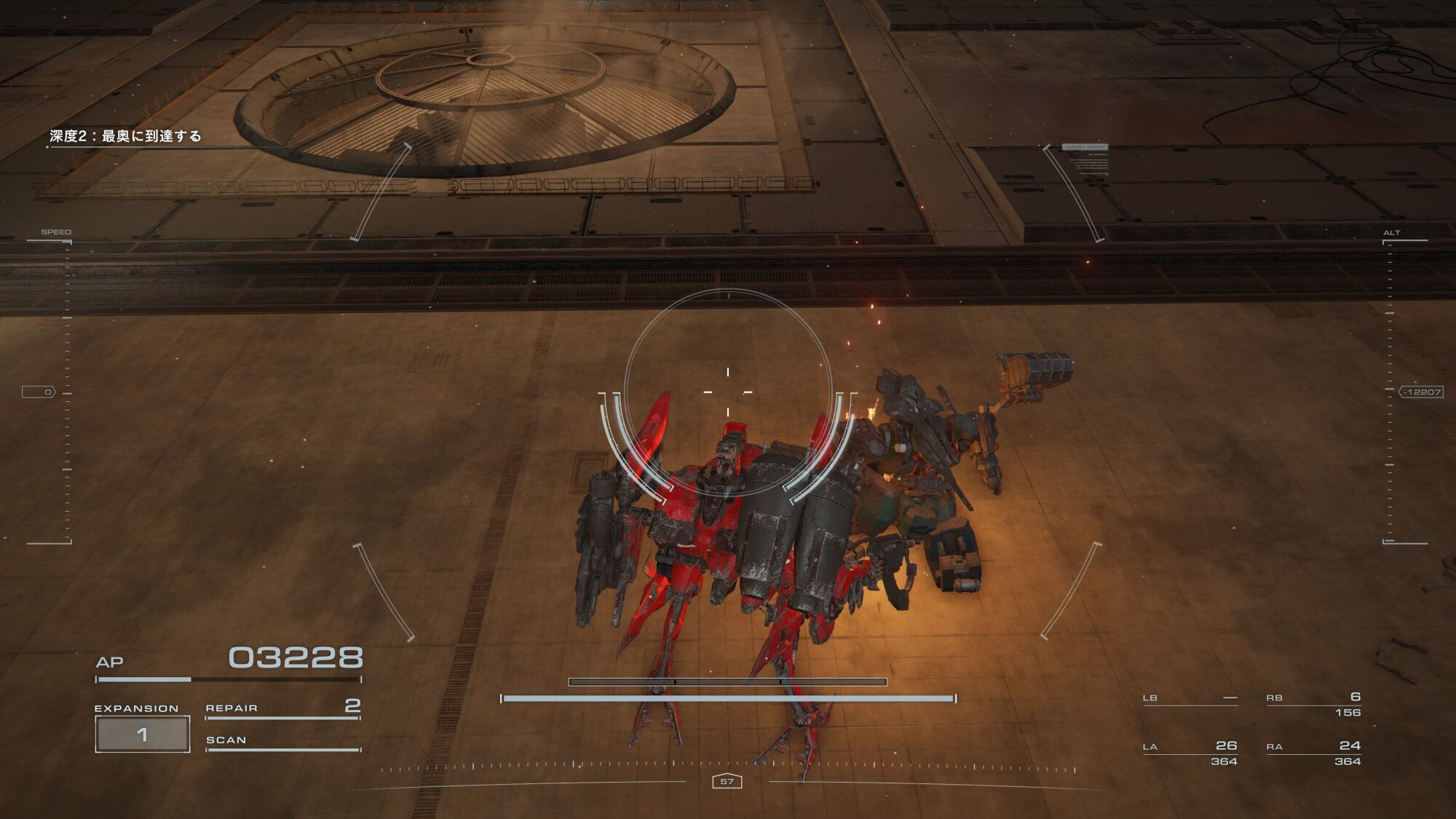The width and height of the screenshot is (1456, 819).
Task: Select the depth 2 objective tracker text
Action: 125,136
